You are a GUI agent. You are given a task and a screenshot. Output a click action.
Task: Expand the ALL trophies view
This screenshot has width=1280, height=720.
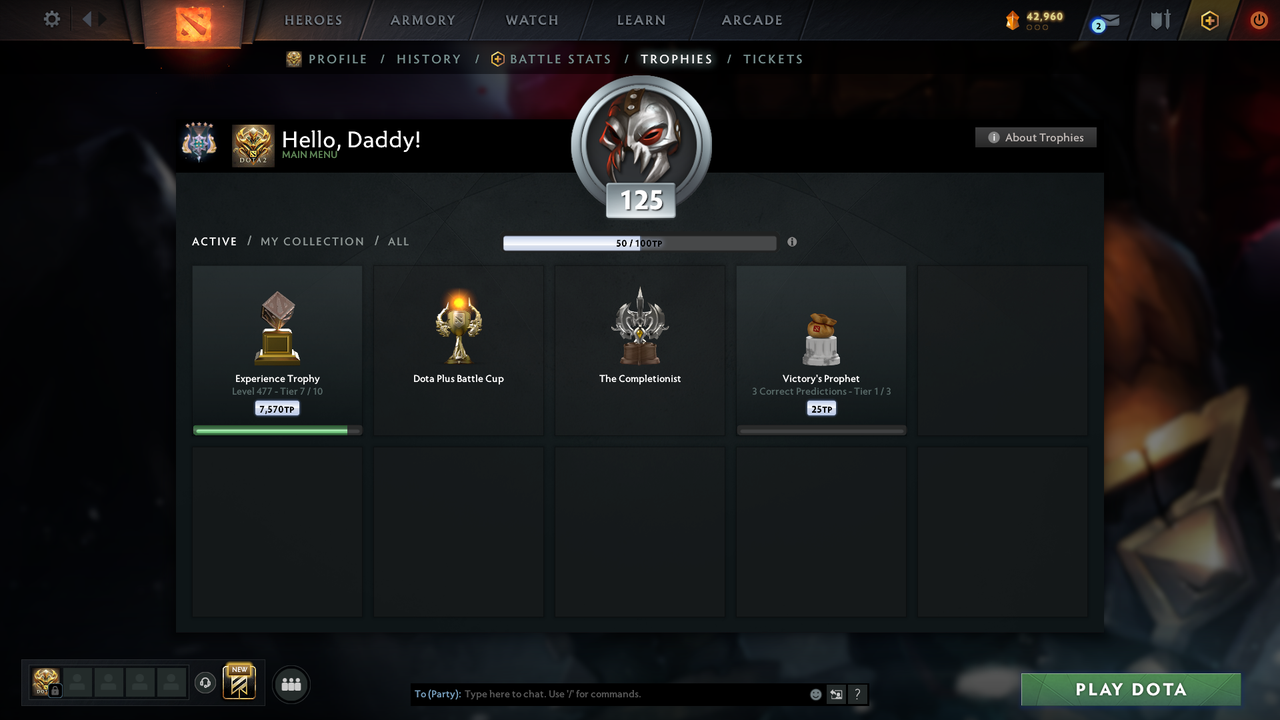click(x=398, y=241)
